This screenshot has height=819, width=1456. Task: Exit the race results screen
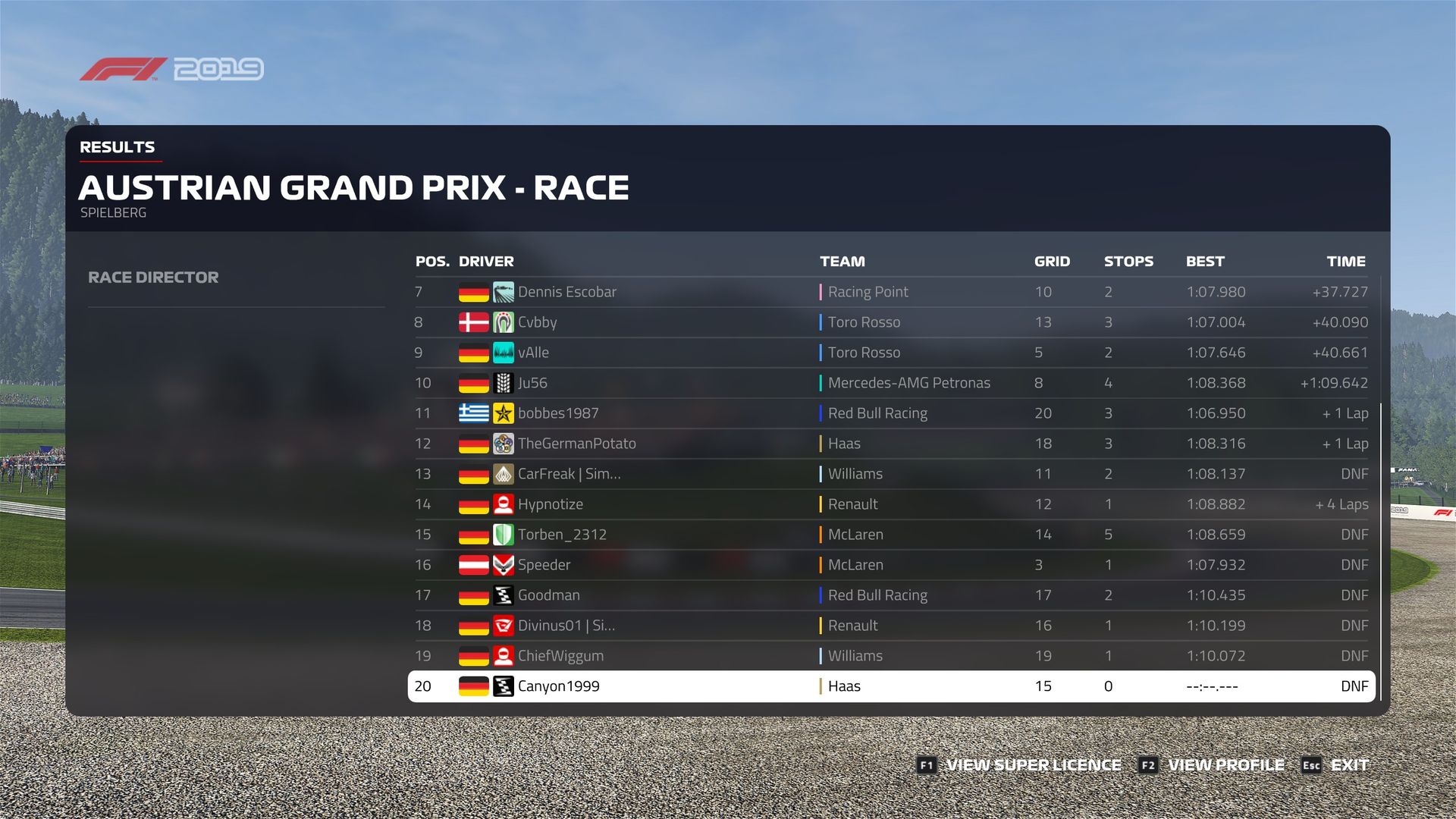tap(1336, 765)
